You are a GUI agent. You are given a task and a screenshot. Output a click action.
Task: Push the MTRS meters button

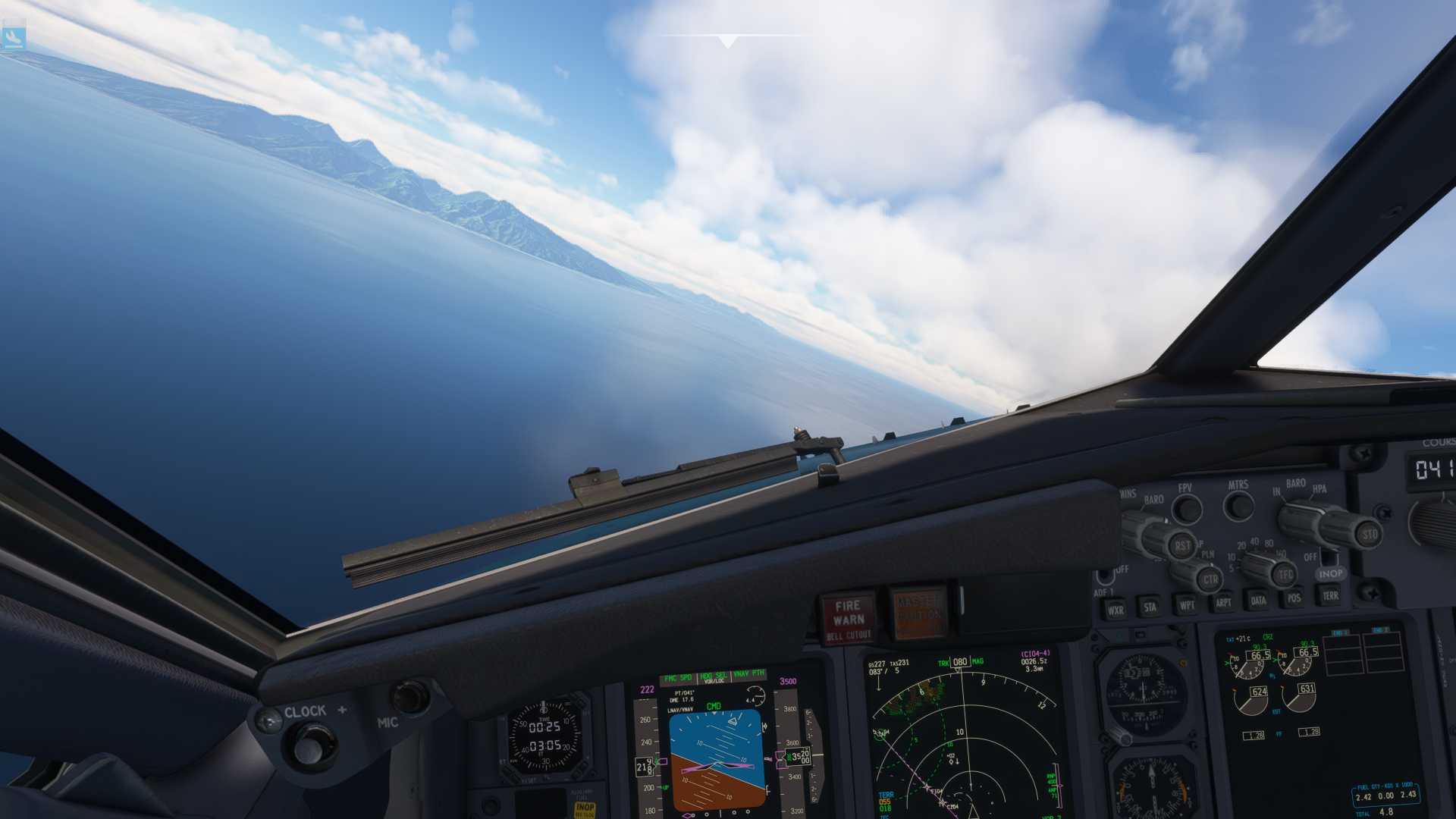1239,504
